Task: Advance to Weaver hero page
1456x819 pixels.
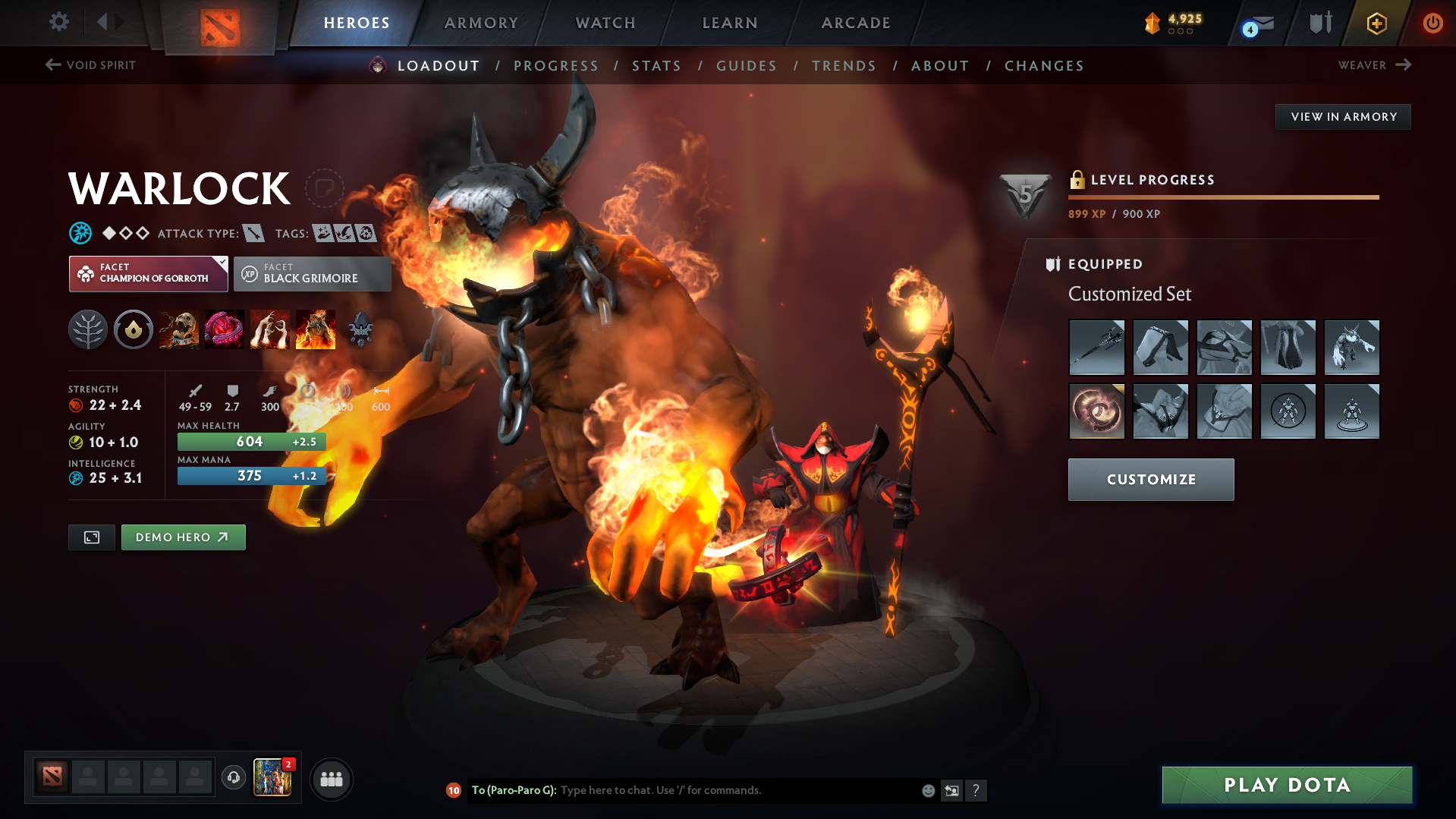Action: coord(1375,65)
